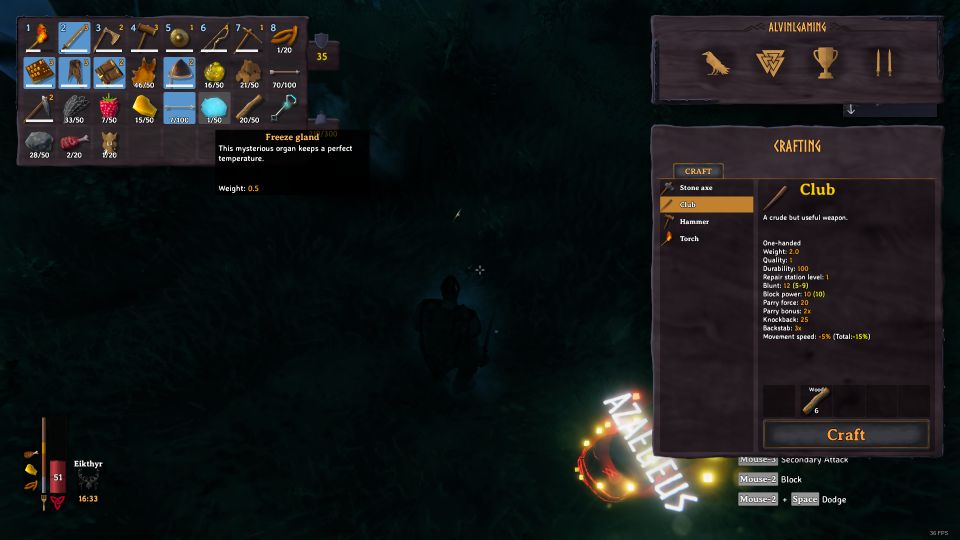Image resolution: width=960 pixels, height=540 pixels.
Task: Show skills via the valknut icon
Action: tap(770, 64)
